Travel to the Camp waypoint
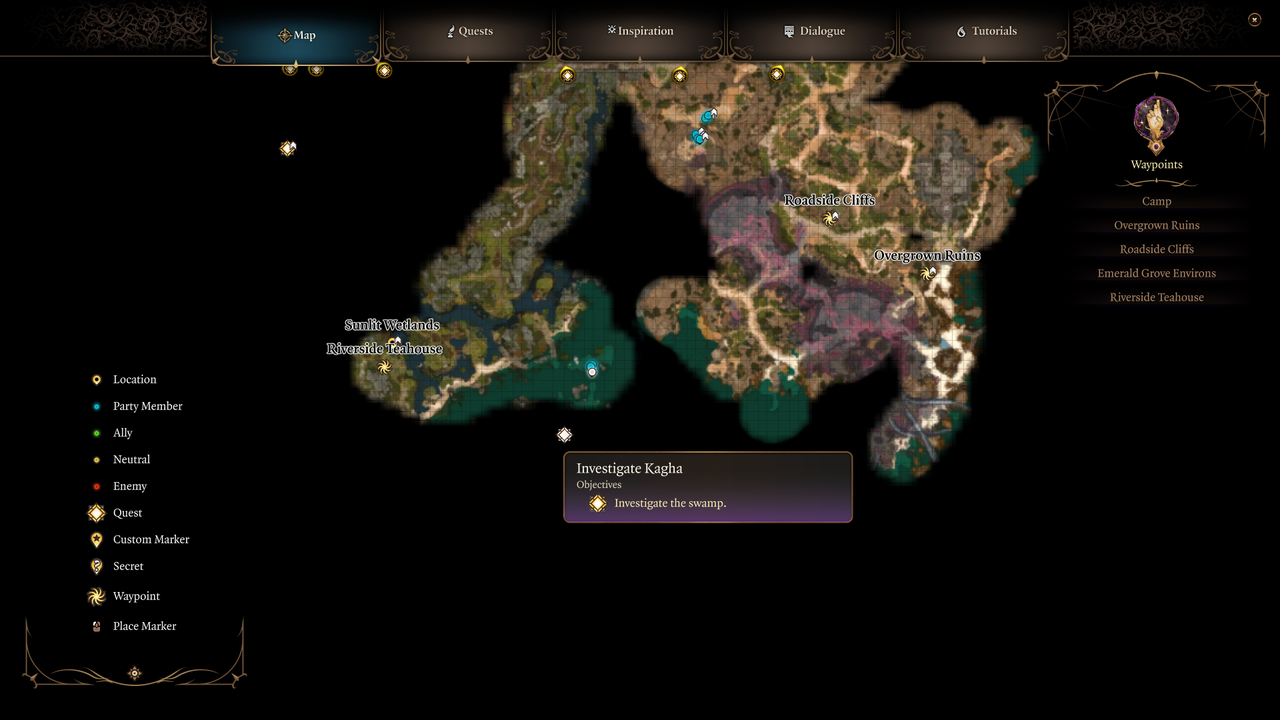The width and height of the screenshot is (1280, 720). (1156, 202)
